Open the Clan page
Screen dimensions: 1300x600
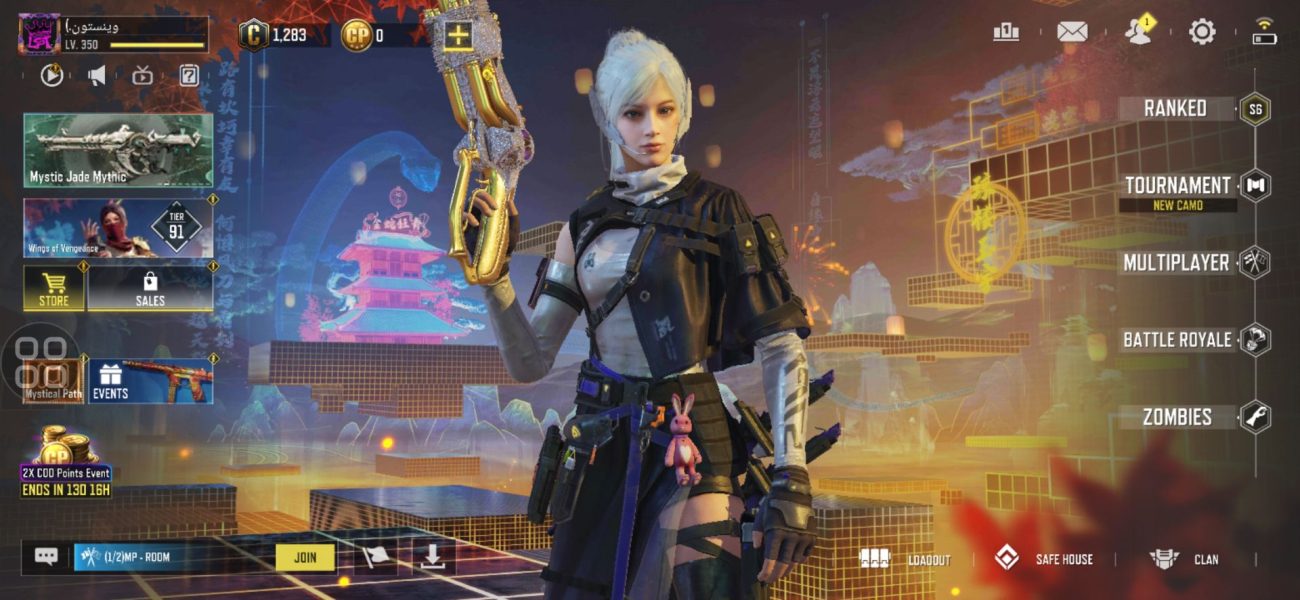tap(1185, 559)
